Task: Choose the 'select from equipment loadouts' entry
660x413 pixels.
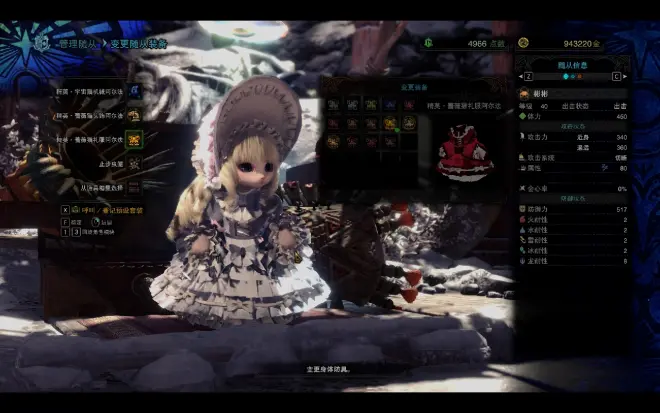Action: coord(133,186)
